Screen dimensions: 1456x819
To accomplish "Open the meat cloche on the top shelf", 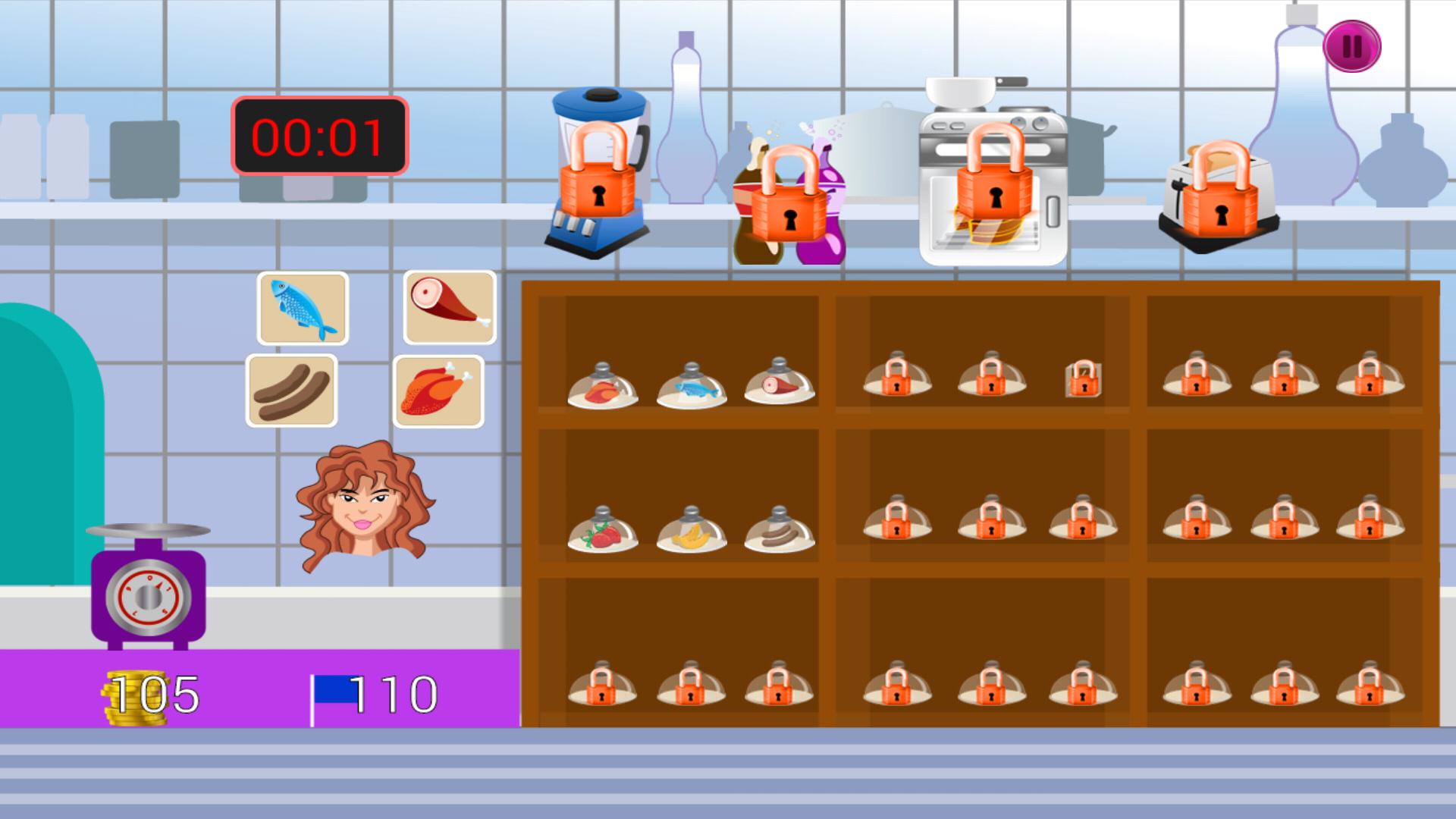I will [x=603, y=387].
